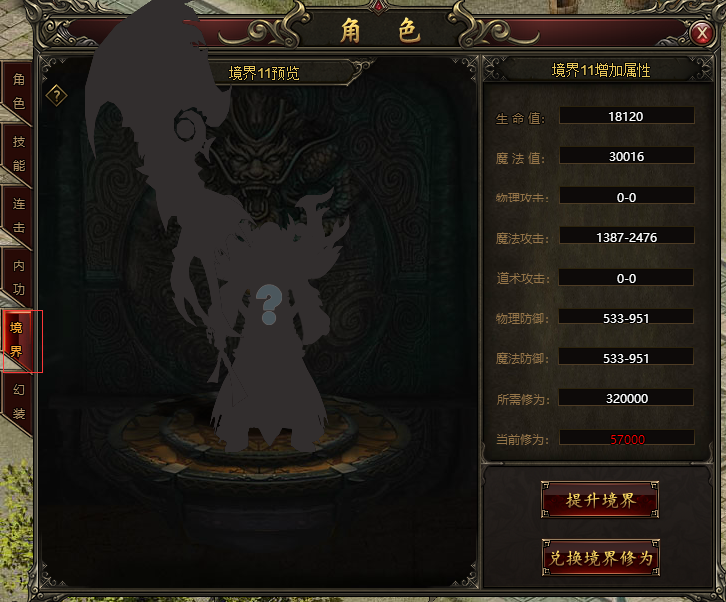Viewport: 726px width, 602px height.
Task: Switch to the 角色 tab
Action: (x=18, y=90)
